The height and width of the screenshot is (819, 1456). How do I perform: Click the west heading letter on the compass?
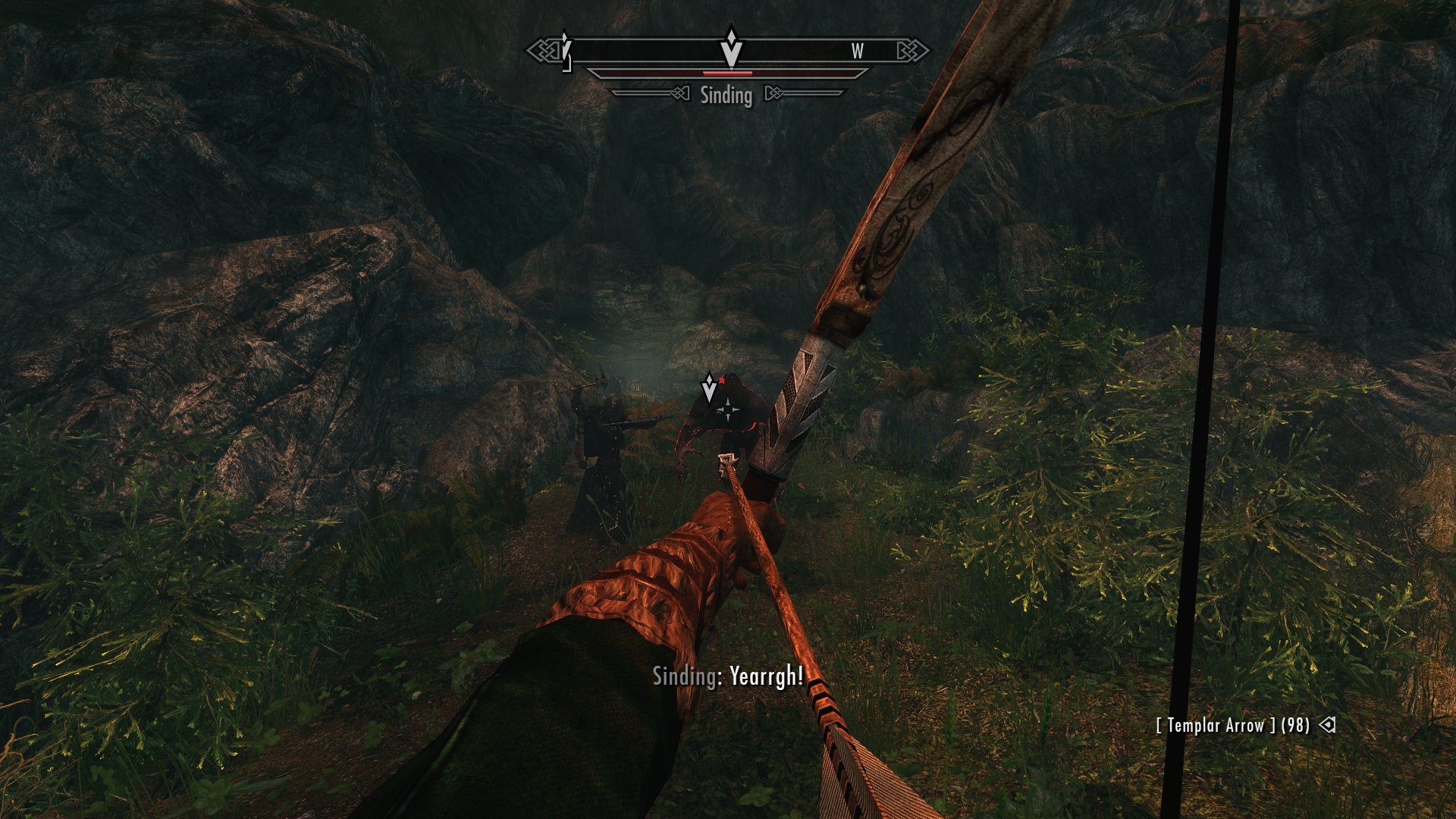coord(857,51)
